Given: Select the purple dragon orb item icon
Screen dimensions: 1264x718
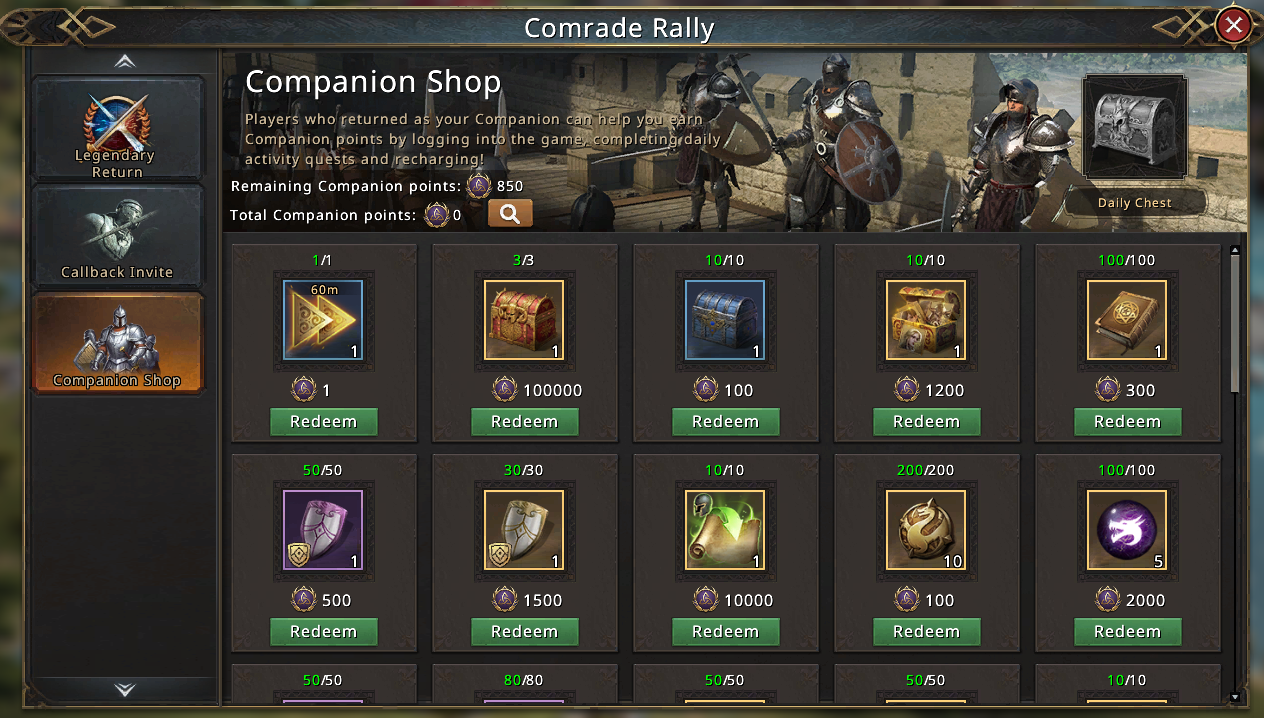Looking at the screenshot, I should coord(1127,530).
